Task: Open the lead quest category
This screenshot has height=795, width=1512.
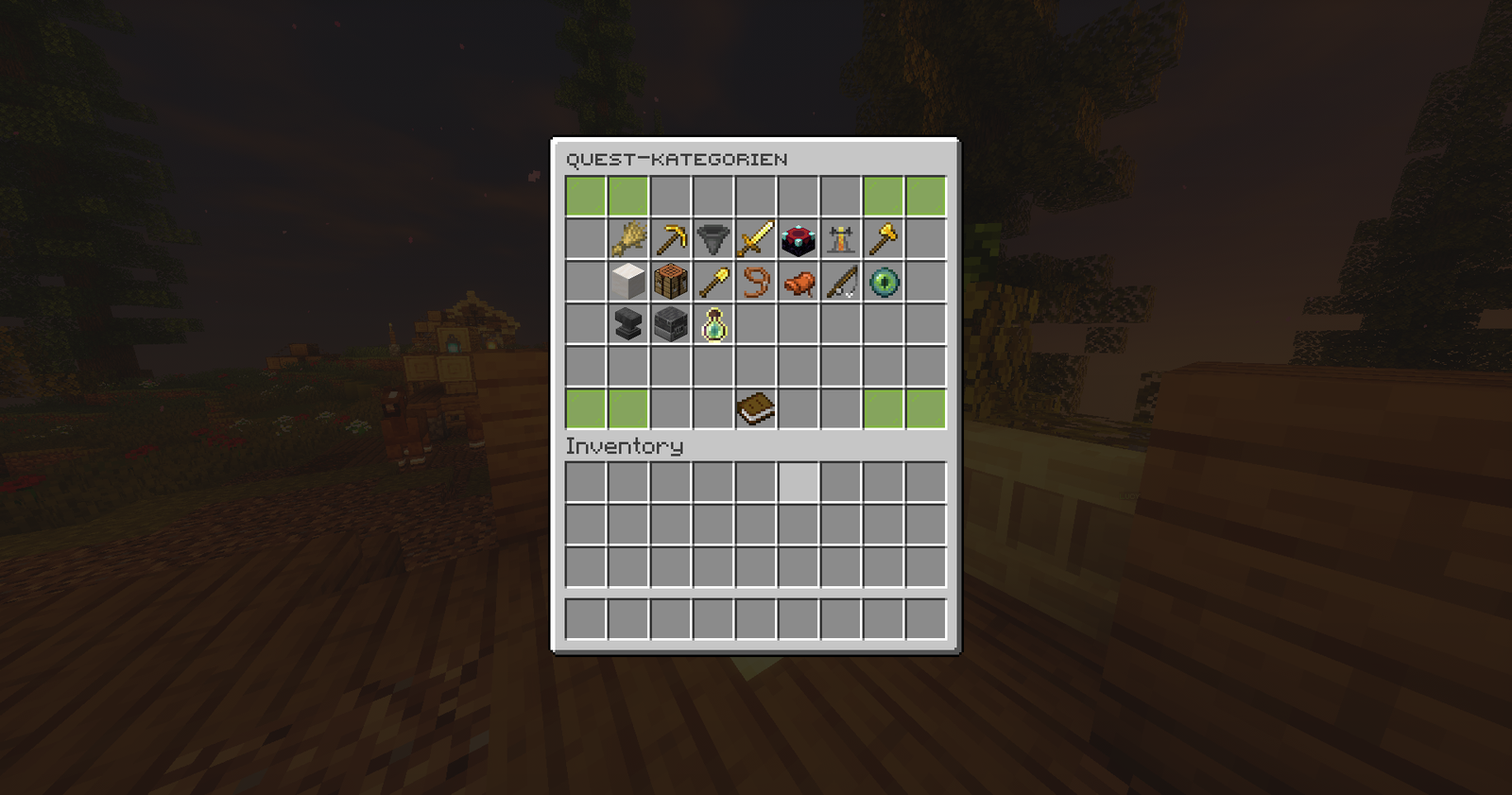Action: [x=755, y=282]
